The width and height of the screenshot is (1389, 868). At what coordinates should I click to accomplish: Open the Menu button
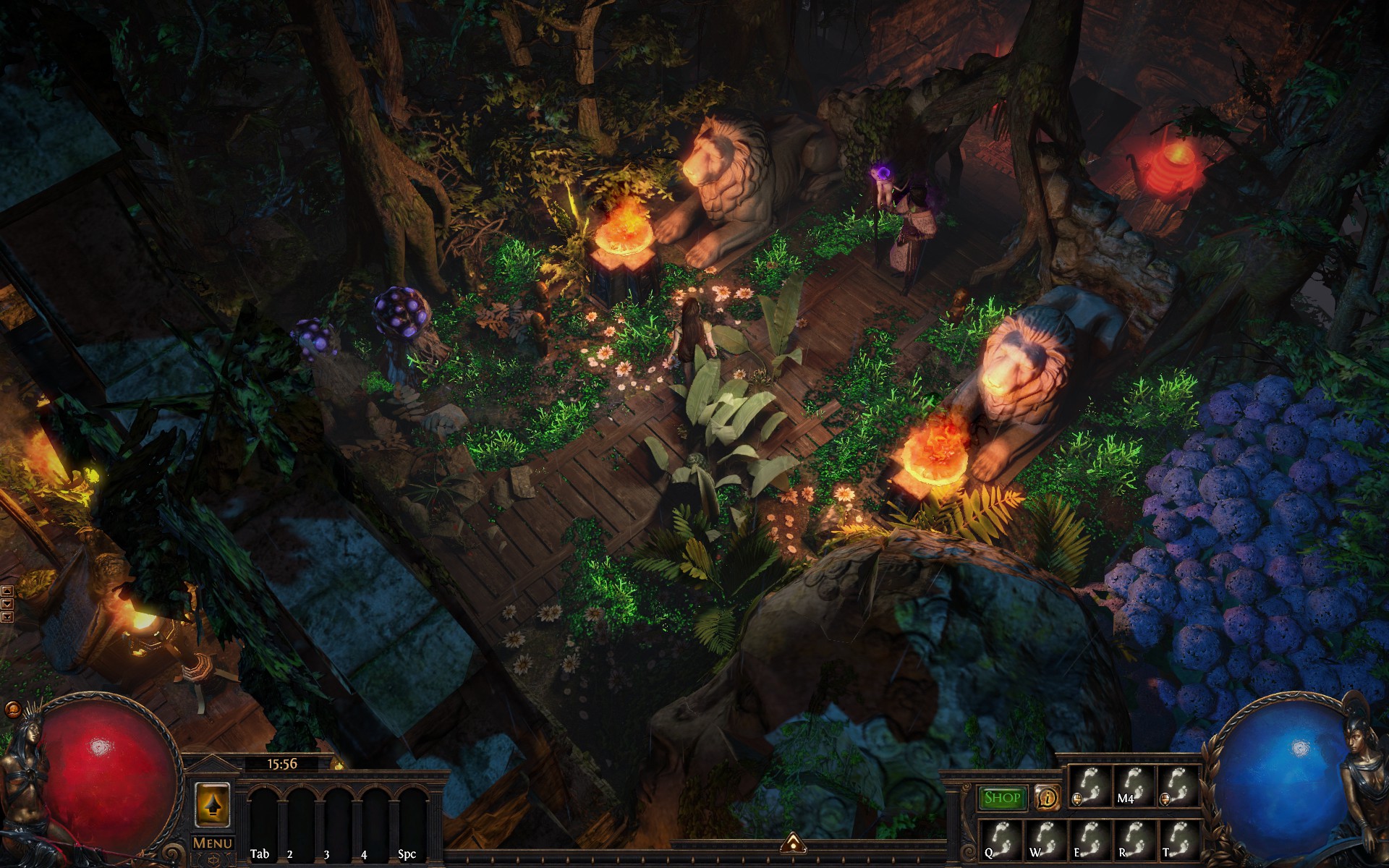[x=212, y=843]
